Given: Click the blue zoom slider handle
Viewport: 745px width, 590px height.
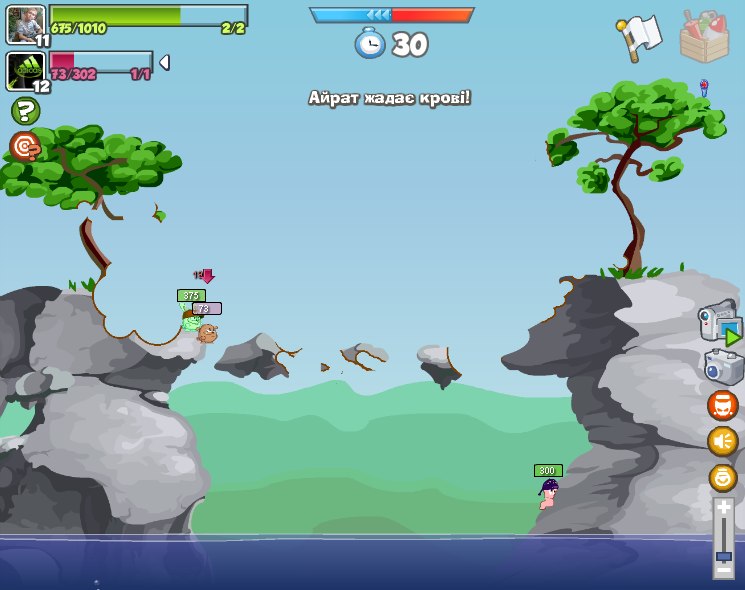Looking at the screenshot, I should [x=723, y=556].
